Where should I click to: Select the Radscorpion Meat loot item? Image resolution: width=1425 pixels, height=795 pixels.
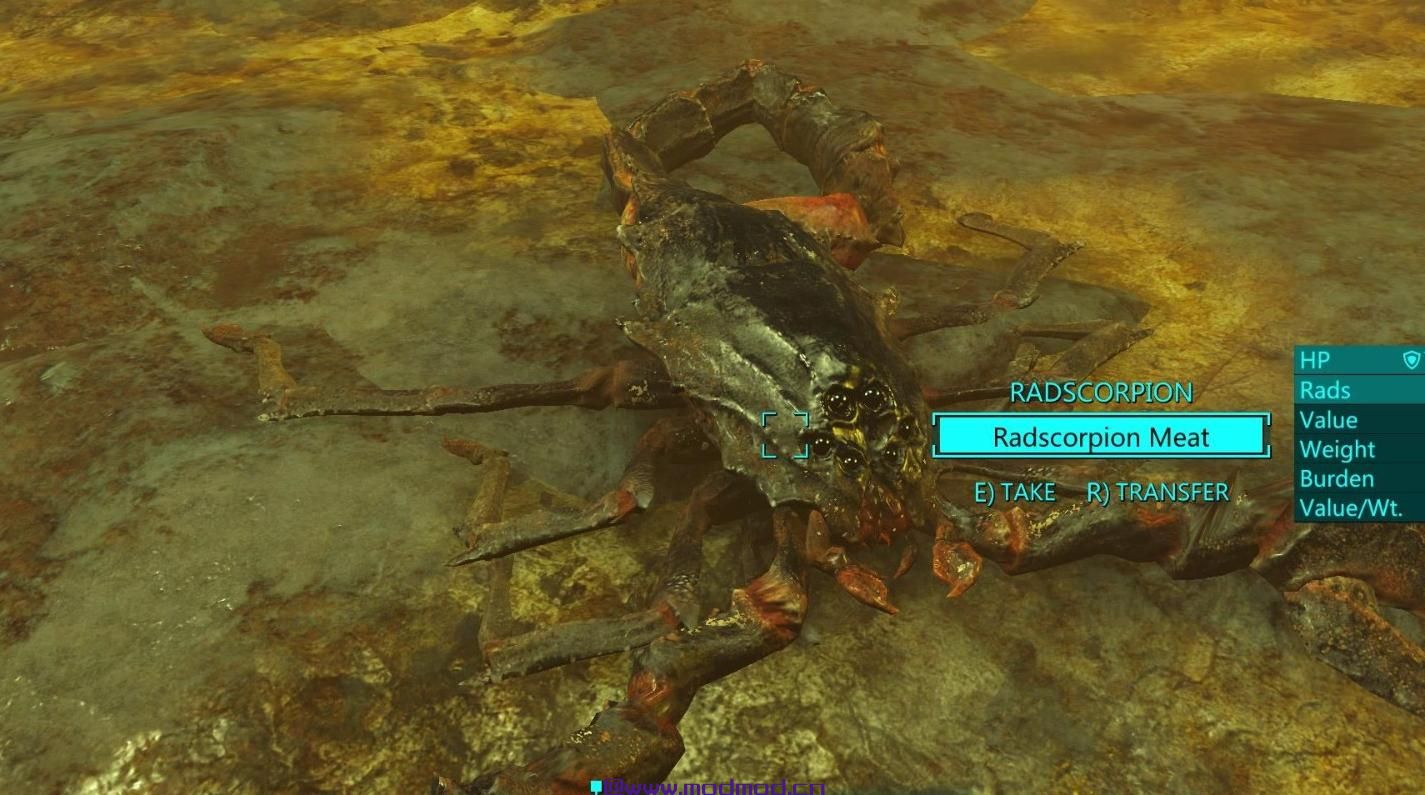1101,437
